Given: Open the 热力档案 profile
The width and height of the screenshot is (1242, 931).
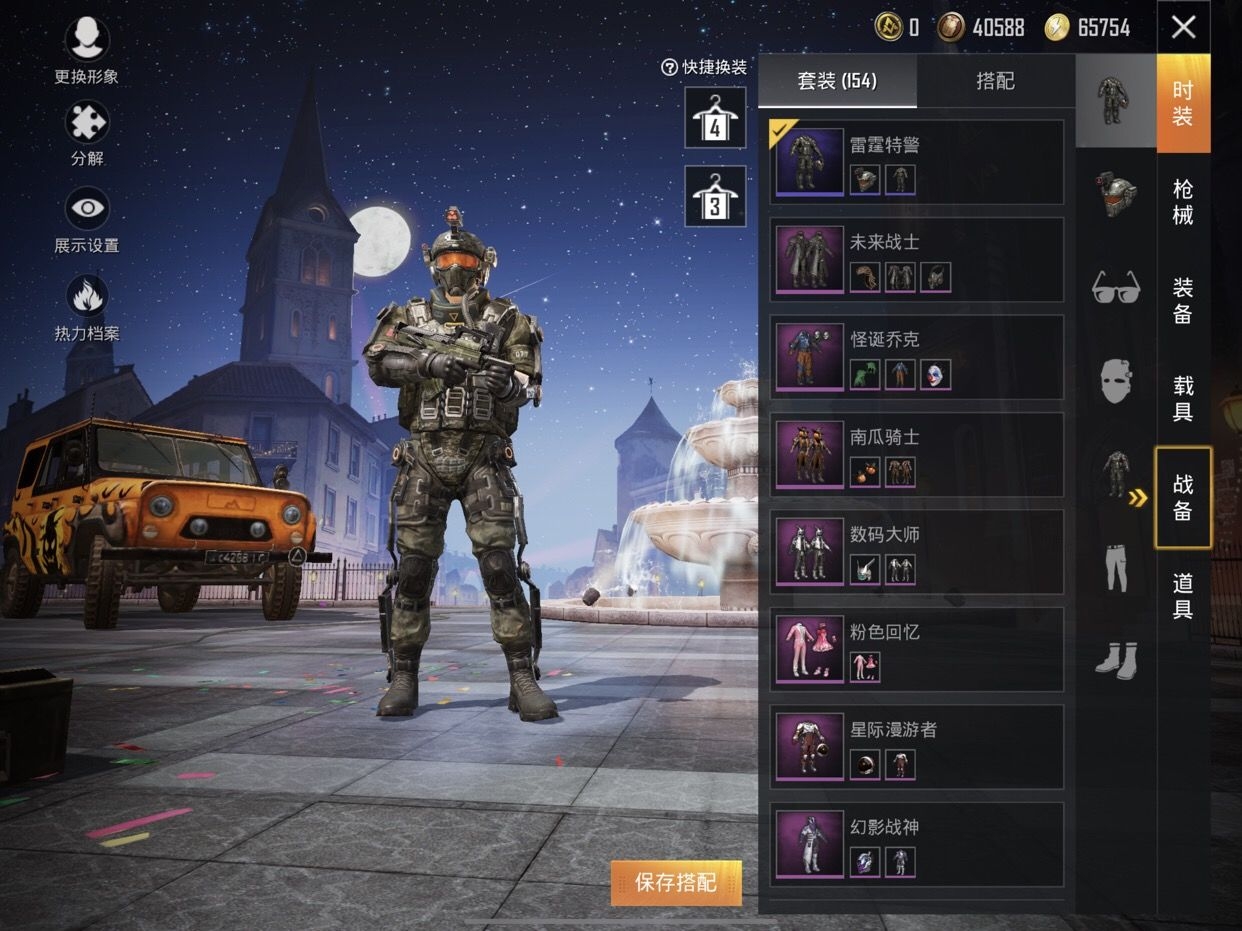Looking at the screenshot, I should point(87,297).
